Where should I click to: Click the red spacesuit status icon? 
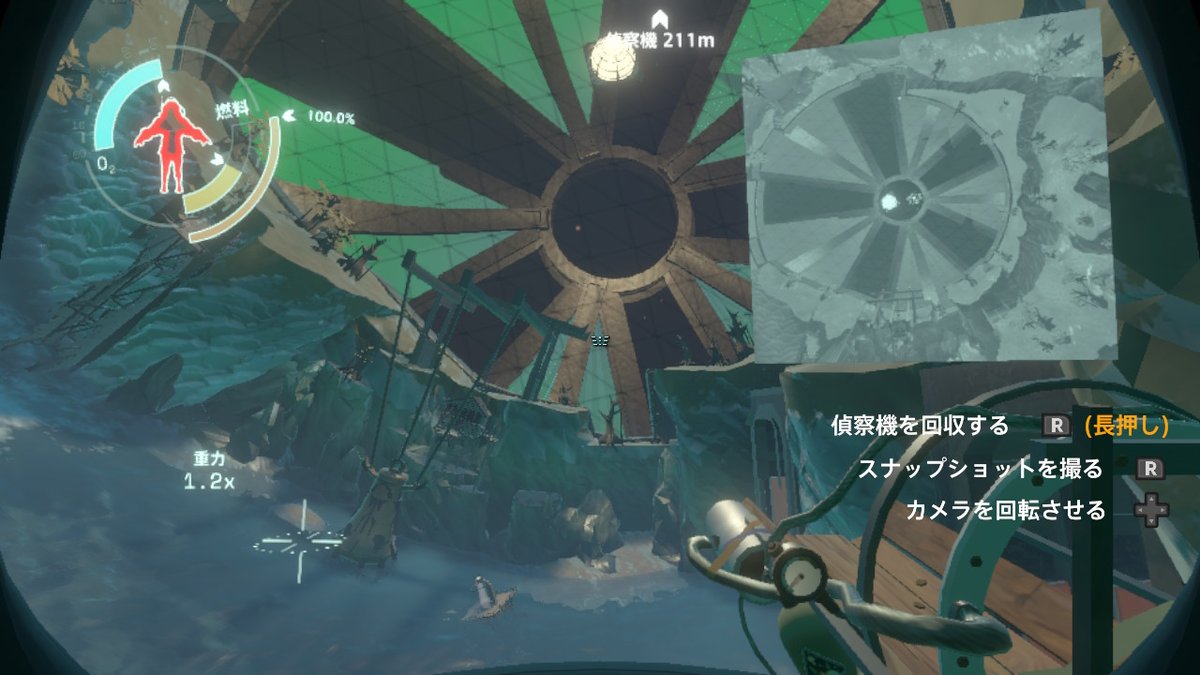coord(170,145)
